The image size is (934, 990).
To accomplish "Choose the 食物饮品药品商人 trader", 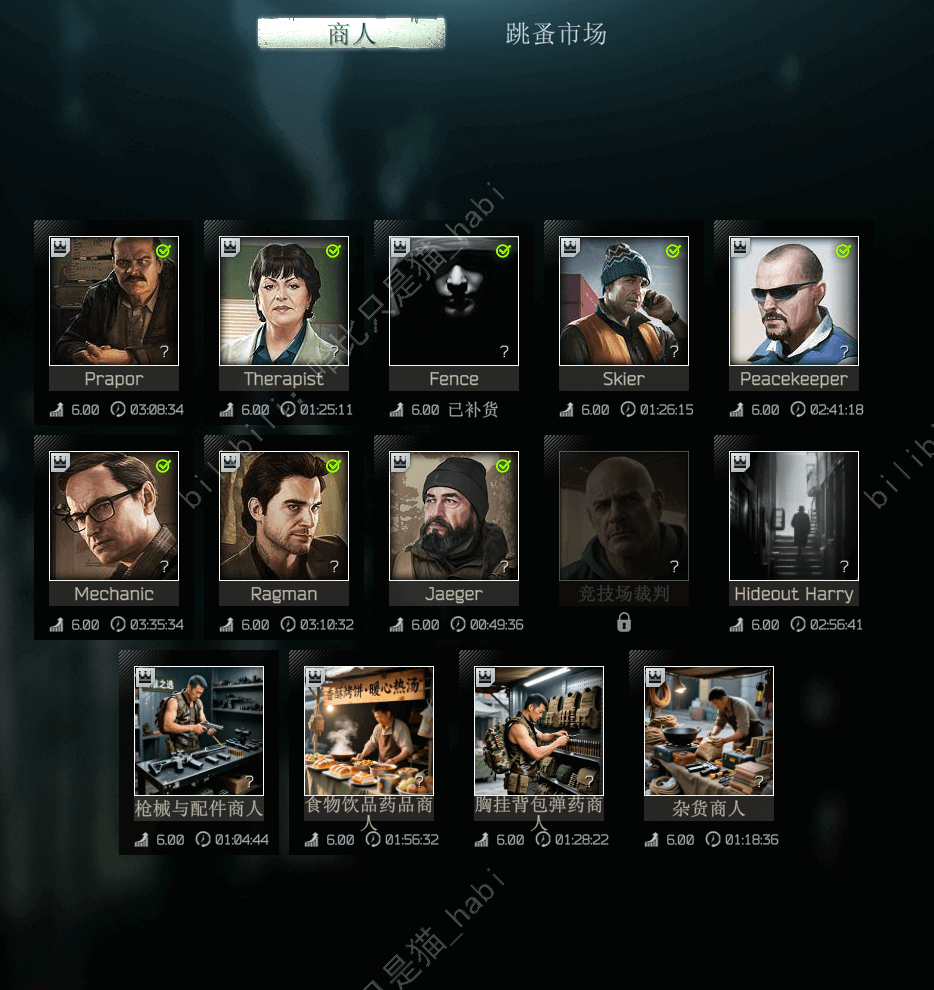I will pos(369,731).
